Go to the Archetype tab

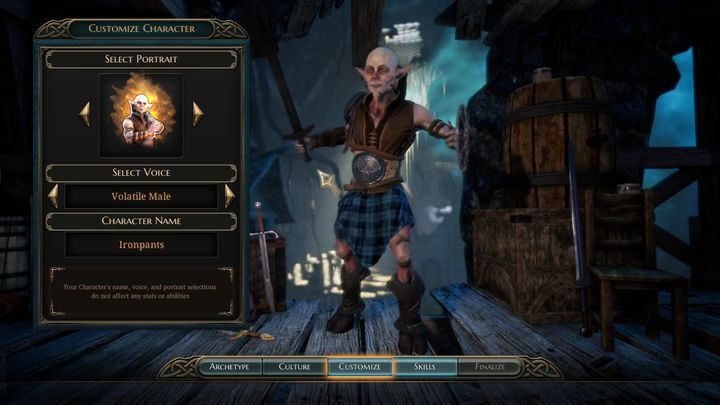click(229, 367)
